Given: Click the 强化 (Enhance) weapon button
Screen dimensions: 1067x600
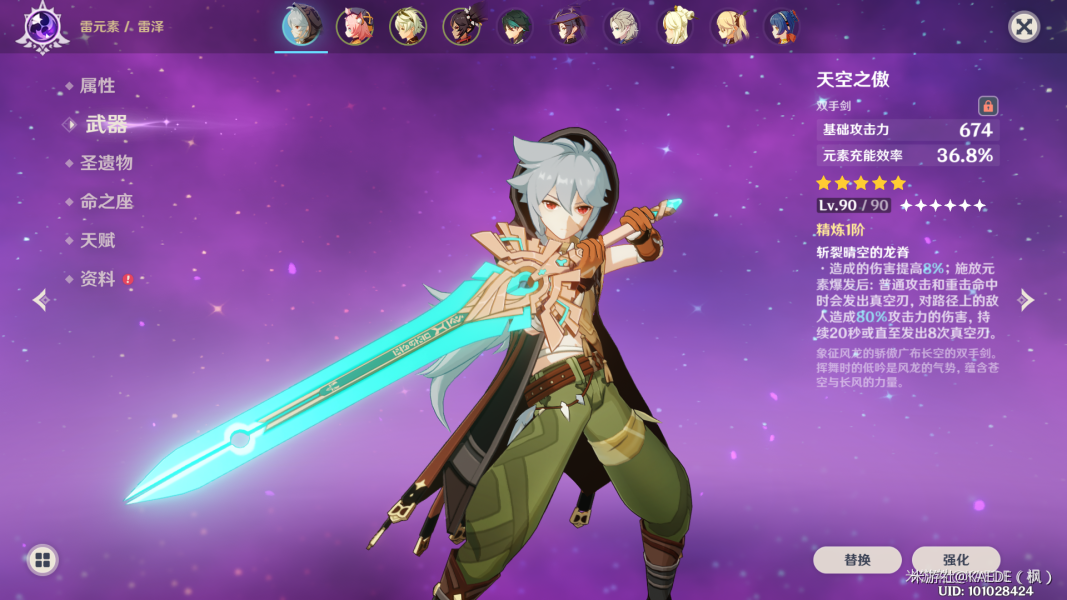Looking at the screenshot, I should point(955,560).
